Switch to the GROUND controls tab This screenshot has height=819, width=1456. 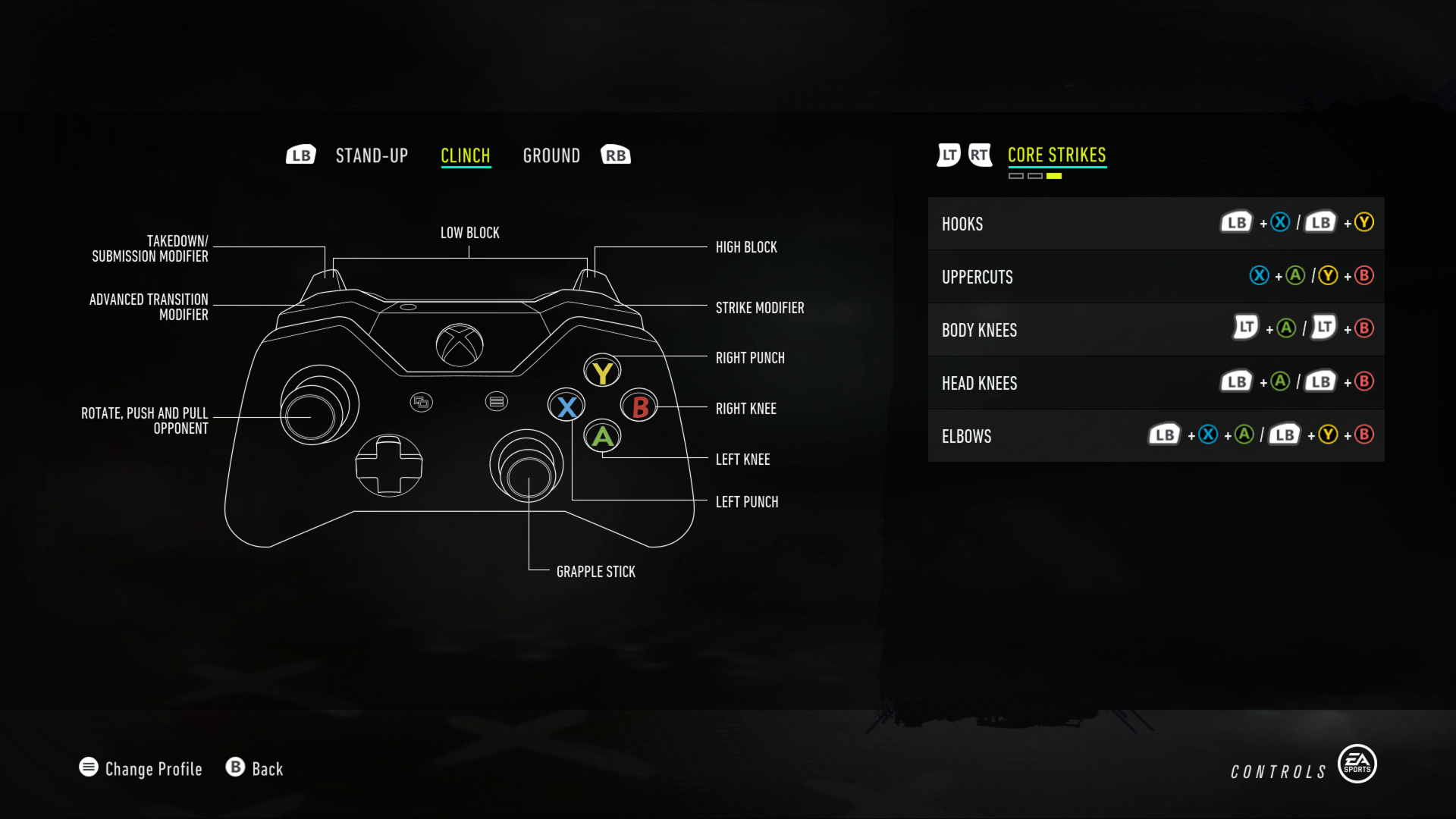tap(551, 155)
